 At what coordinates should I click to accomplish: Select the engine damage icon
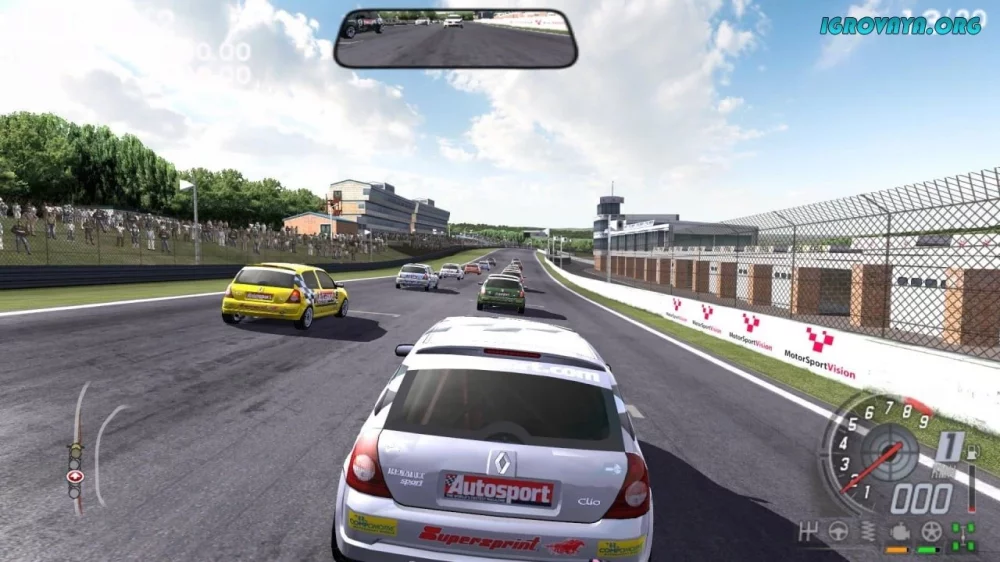(898, 531)
